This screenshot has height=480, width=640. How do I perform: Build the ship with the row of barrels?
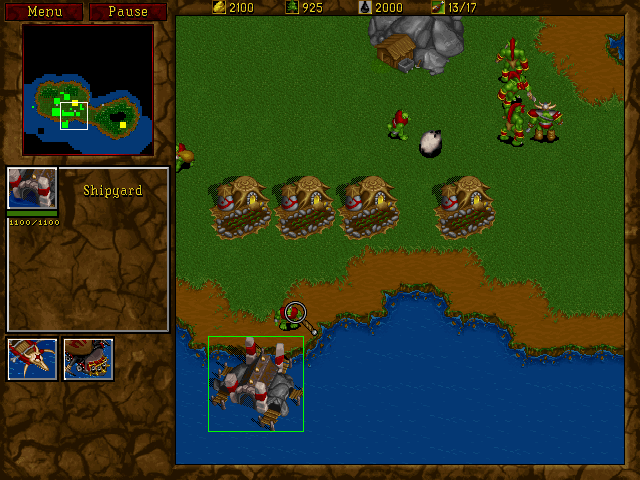[89, 359]
